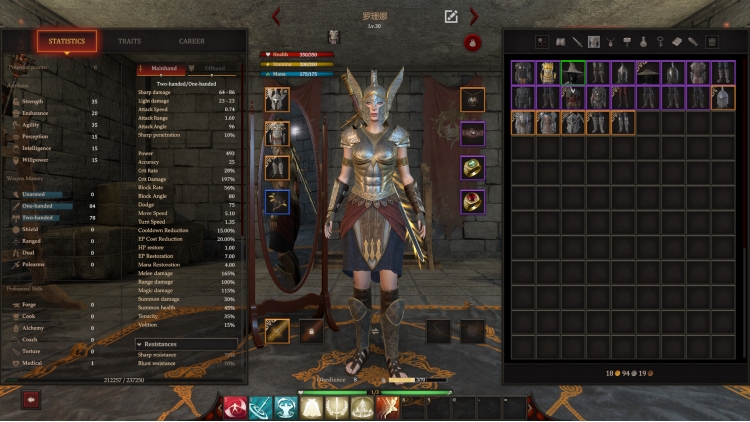Viewport: 750px width, 422px height.
Task: Go to the previous character arrow
Action: coord(277,16)
